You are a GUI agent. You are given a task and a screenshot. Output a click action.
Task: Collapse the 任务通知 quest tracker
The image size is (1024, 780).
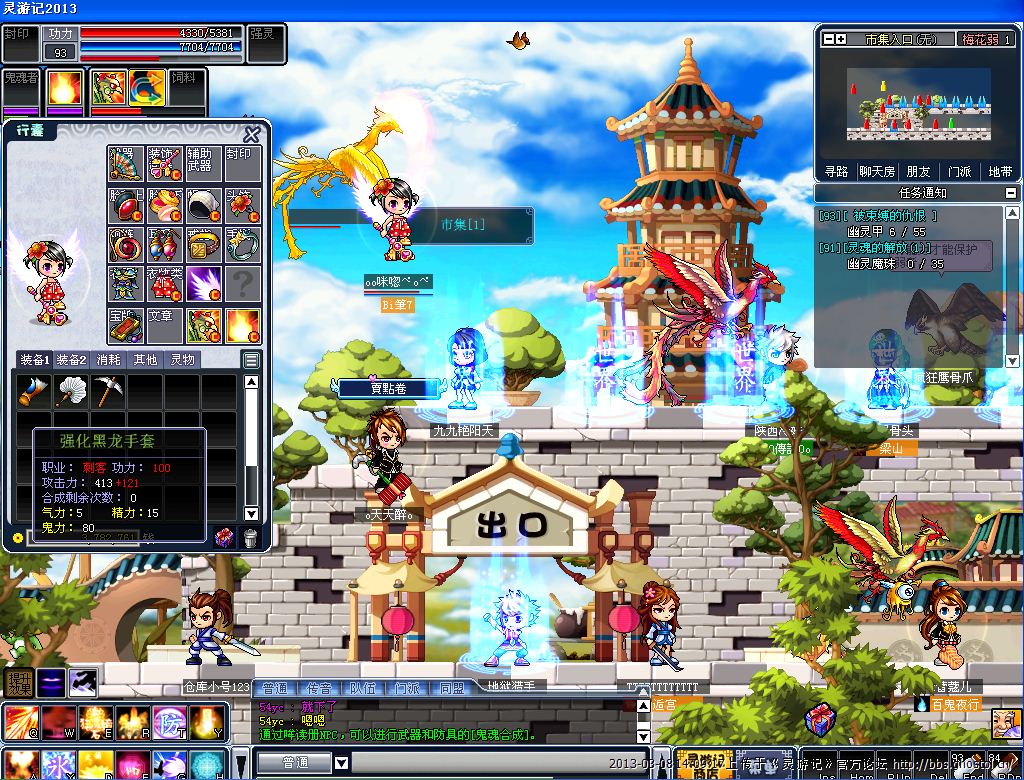point(1010,193)
